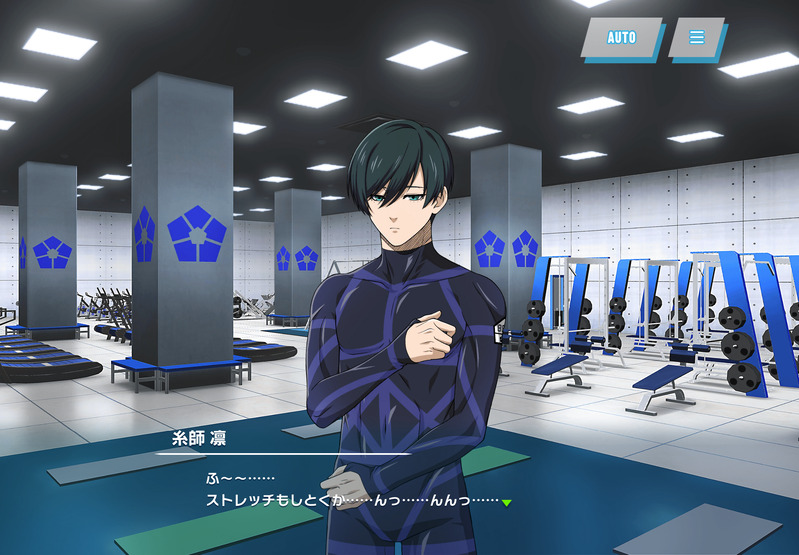Open the hamburger menu
The image size is (799, 555).
coord(697,38)
